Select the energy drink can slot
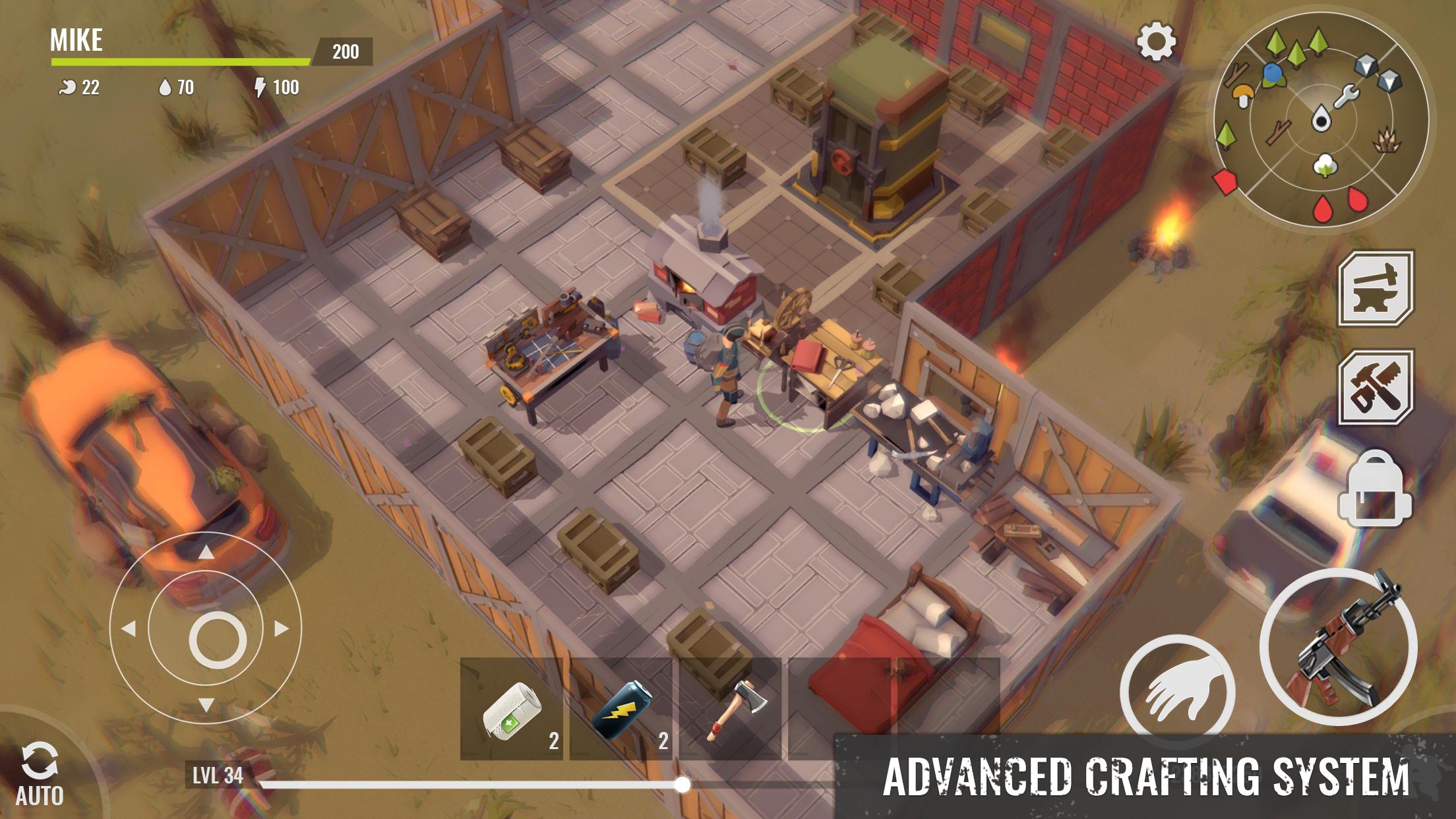1456x819 pixels. [621, 709]
